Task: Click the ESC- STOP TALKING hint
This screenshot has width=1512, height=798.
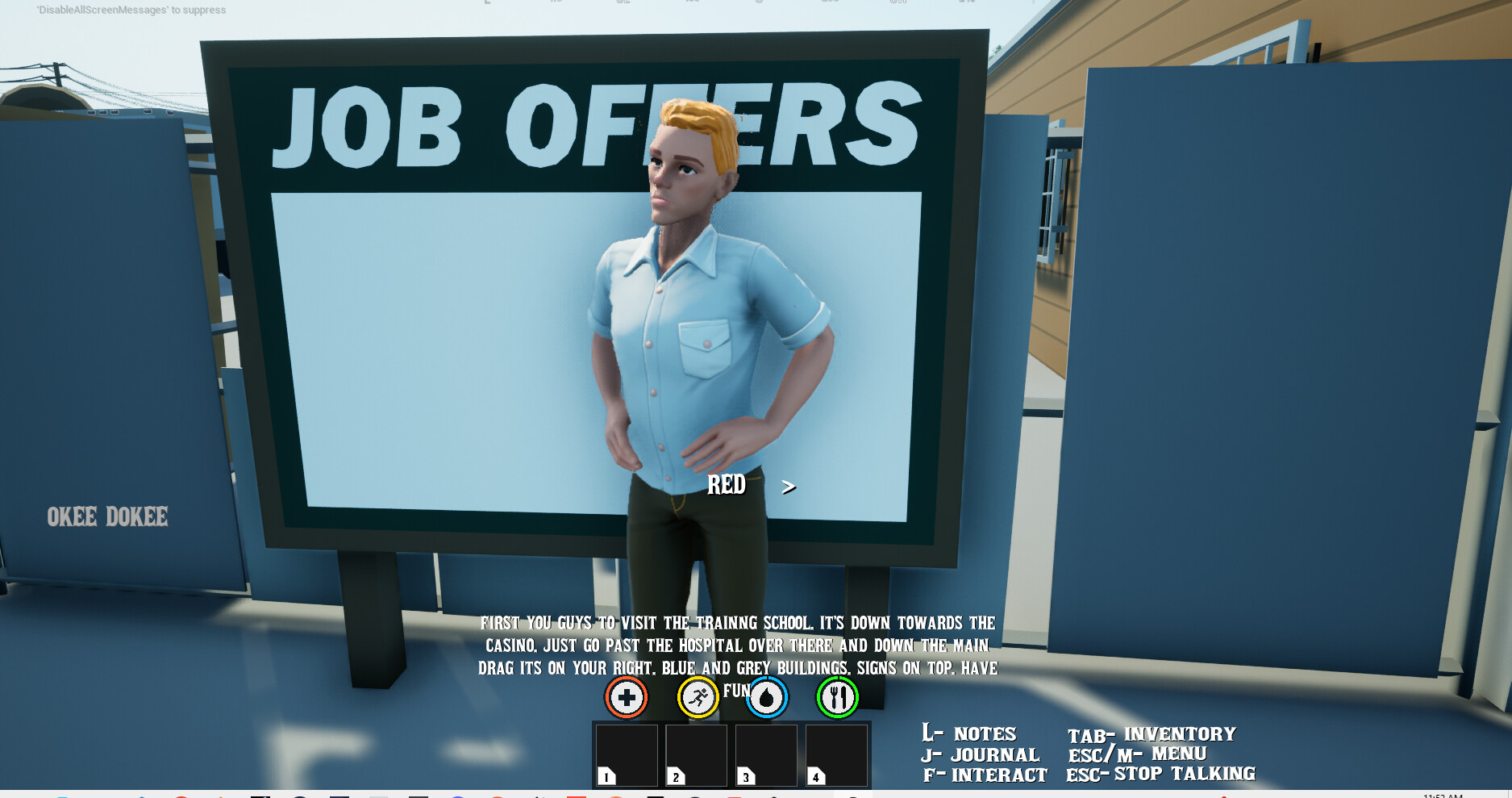Action: 1161,774
